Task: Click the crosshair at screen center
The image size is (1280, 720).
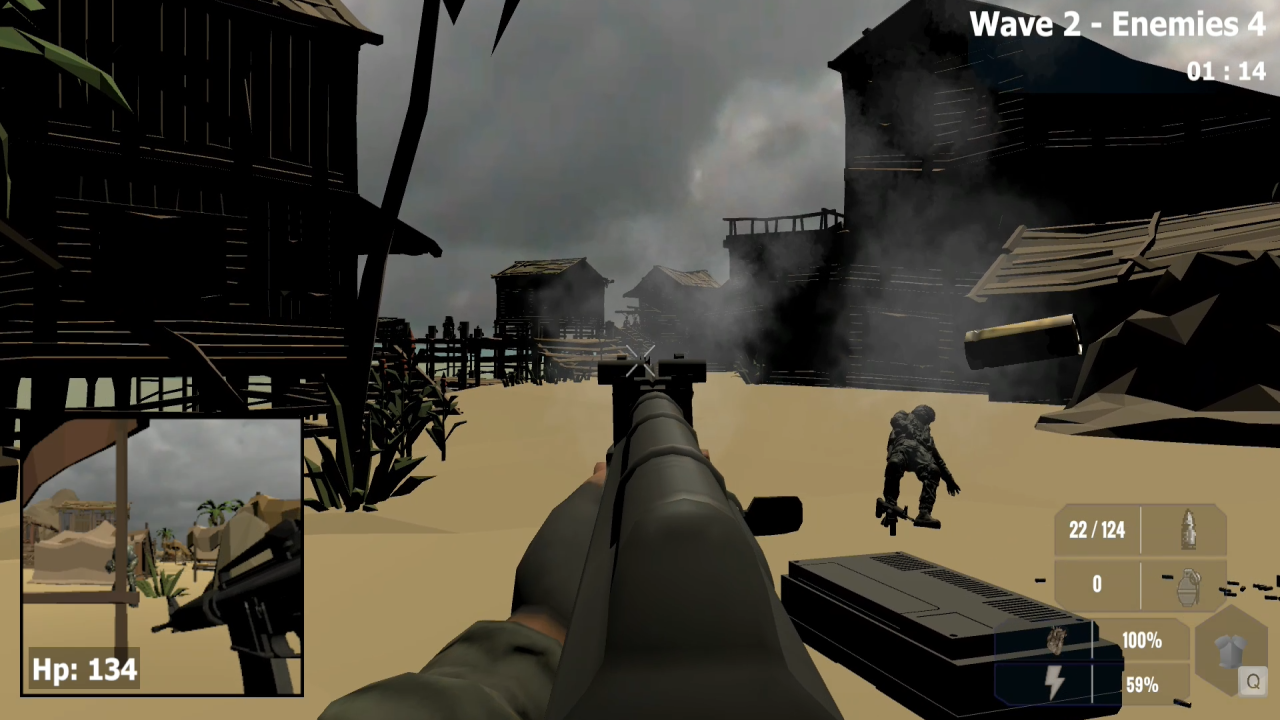Action: (640, 360)
